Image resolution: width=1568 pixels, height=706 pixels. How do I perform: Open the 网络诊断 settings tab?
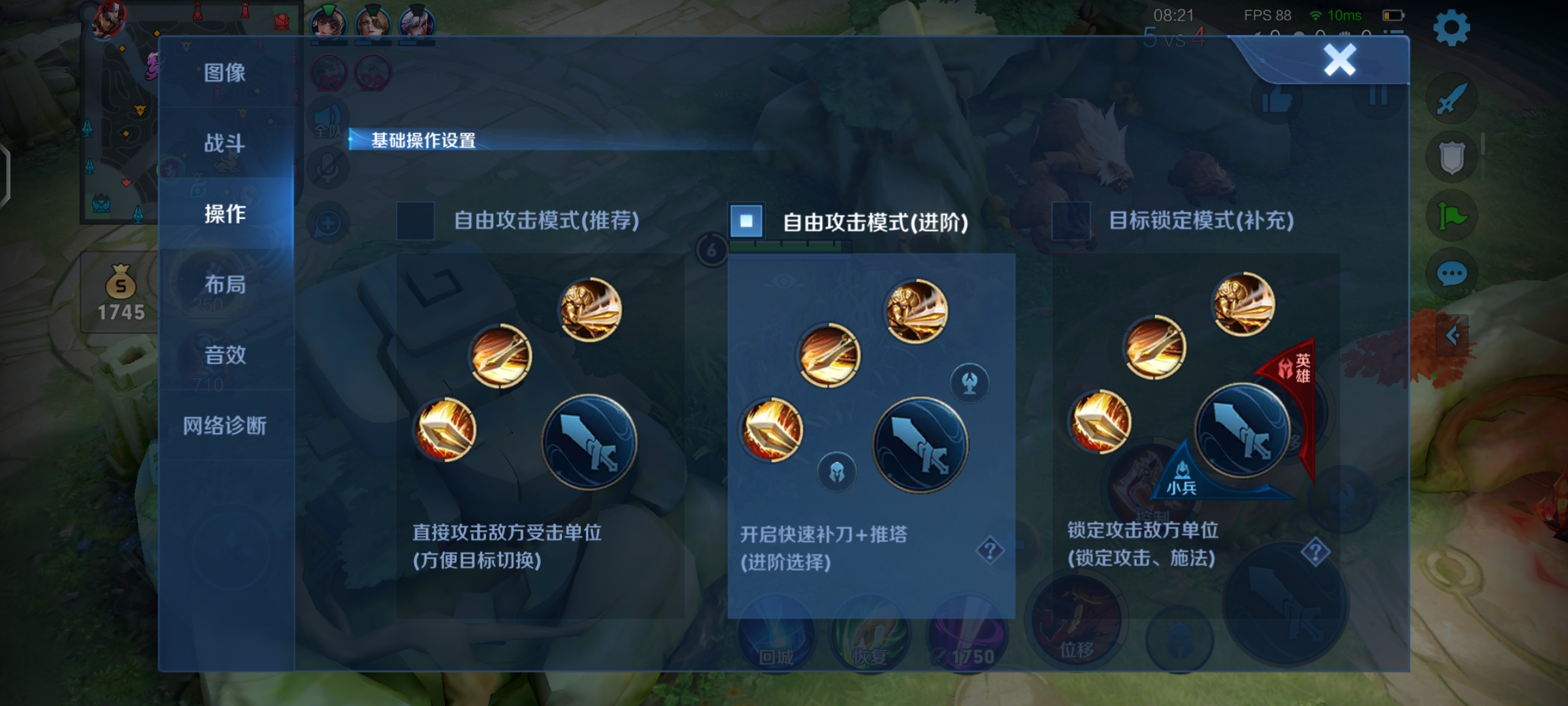224,425
